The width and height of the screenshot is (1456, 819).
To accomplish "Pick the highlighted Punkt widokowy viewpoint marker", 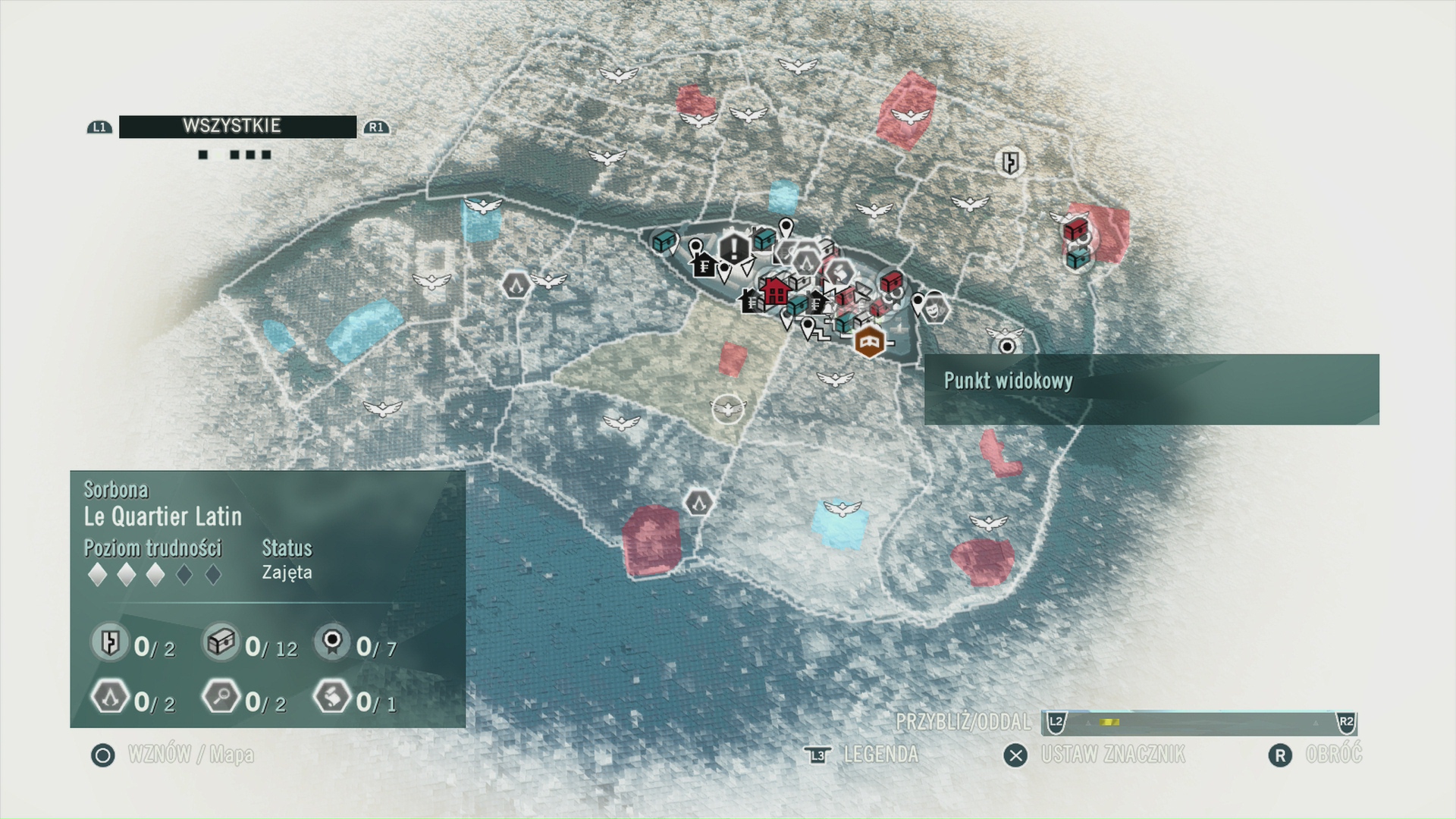I will click(1007, 347).
